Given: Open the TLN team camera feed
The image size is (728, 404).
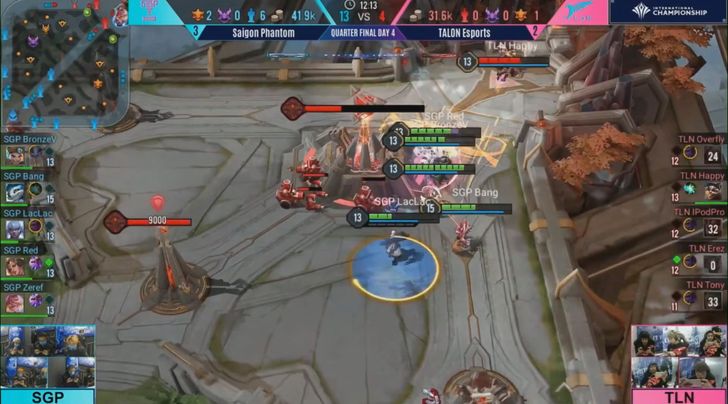Looking at the screenshot, I should [x=679, y=356].
